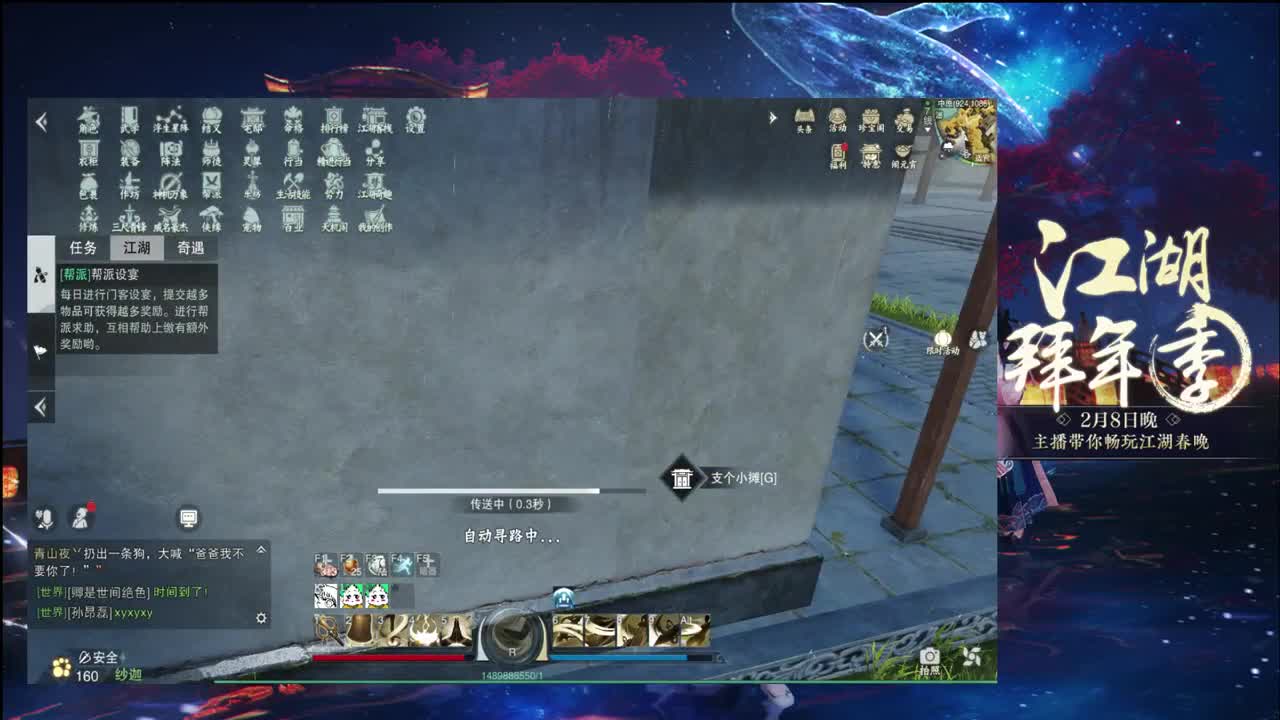Collapse the left panel with the chevron arrow
Image resolution: width=1280 pixels, height=720 pixels.
40,407
